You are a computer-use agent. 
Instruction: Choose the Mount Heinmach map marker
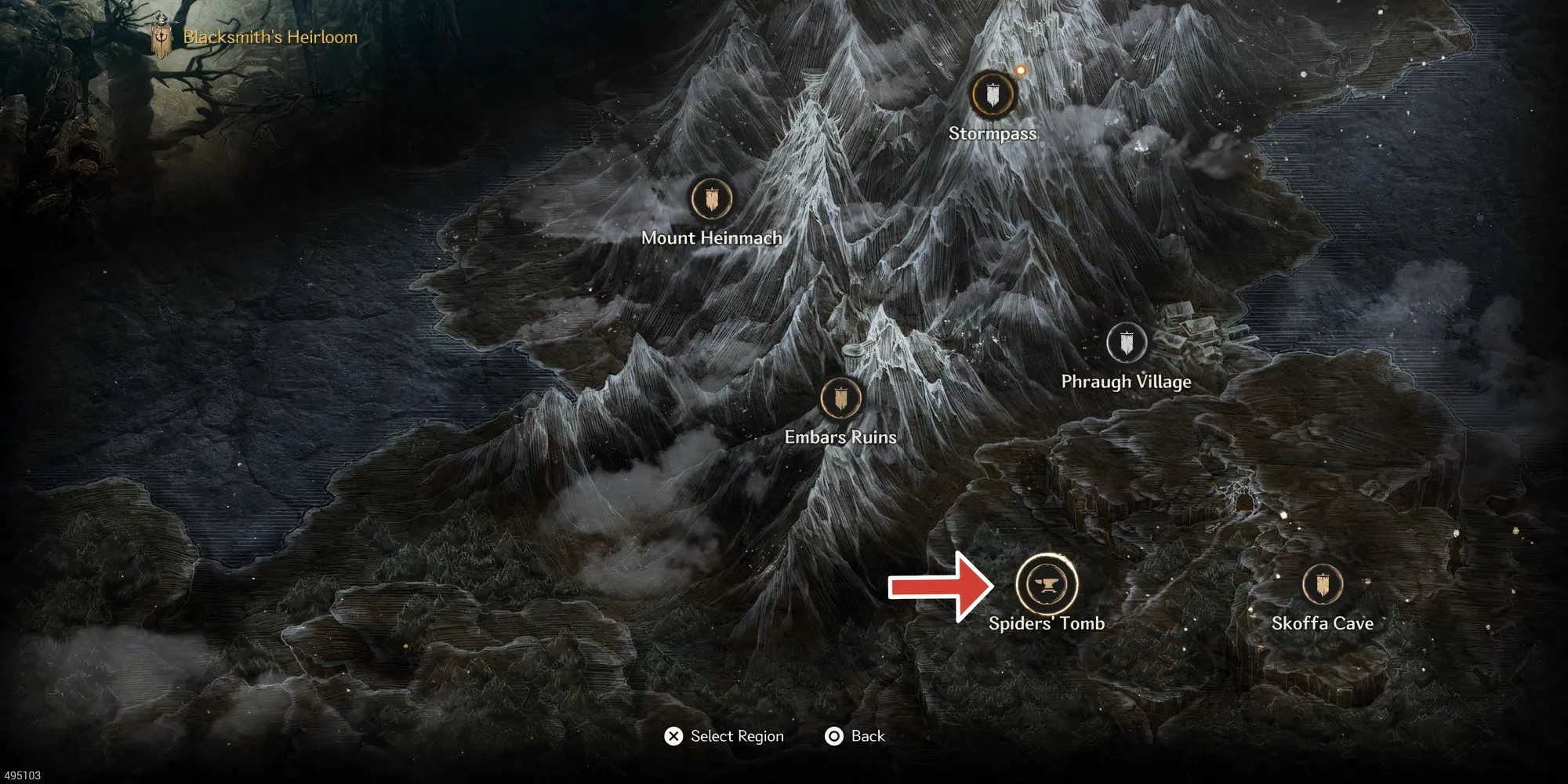(712, 199)
